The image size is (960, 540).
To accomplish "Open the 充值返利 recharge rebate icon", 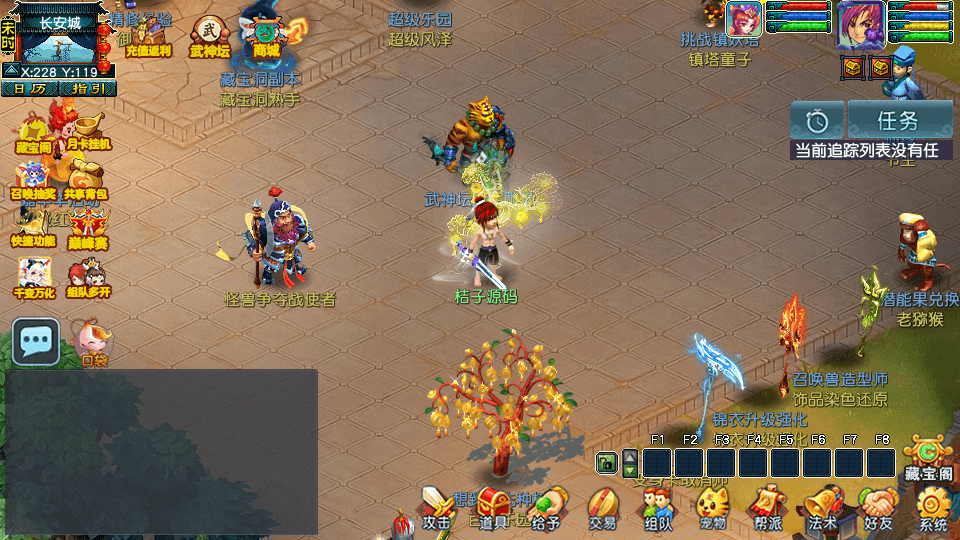I will click(x=148, y=36).
